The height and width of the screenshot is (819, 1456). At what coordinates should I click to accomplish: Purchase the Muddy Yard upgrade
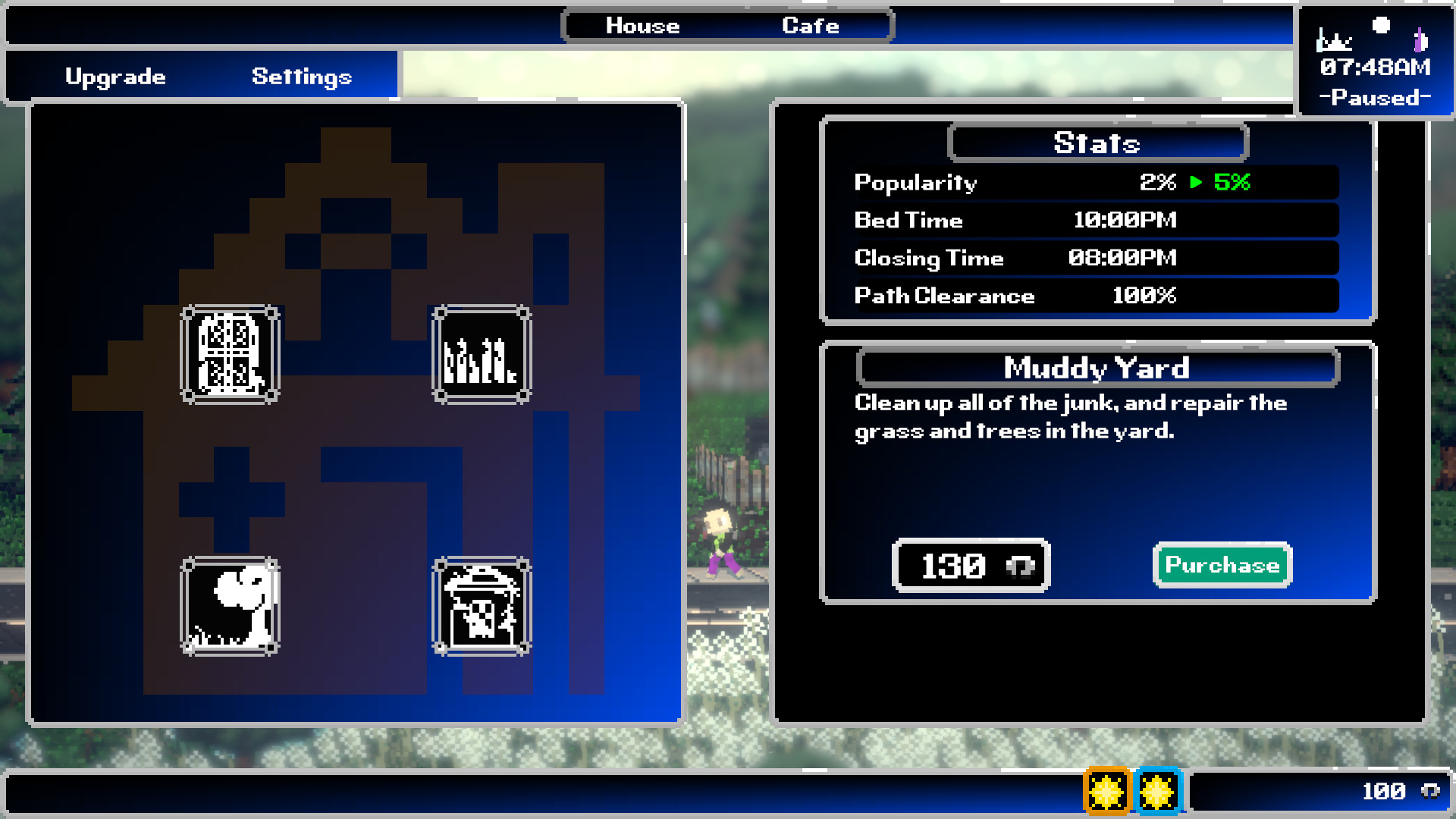click(x=1222, y=565)
